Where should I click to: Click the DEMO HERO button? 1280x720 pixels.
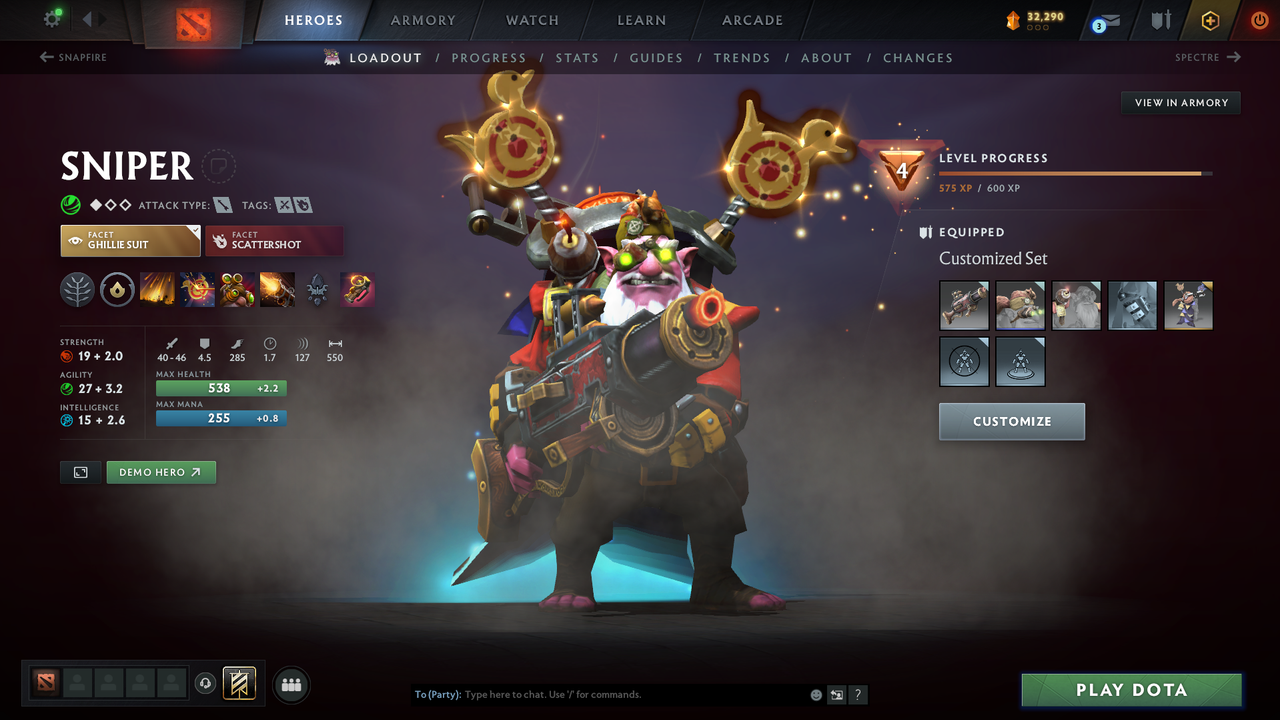160,472
